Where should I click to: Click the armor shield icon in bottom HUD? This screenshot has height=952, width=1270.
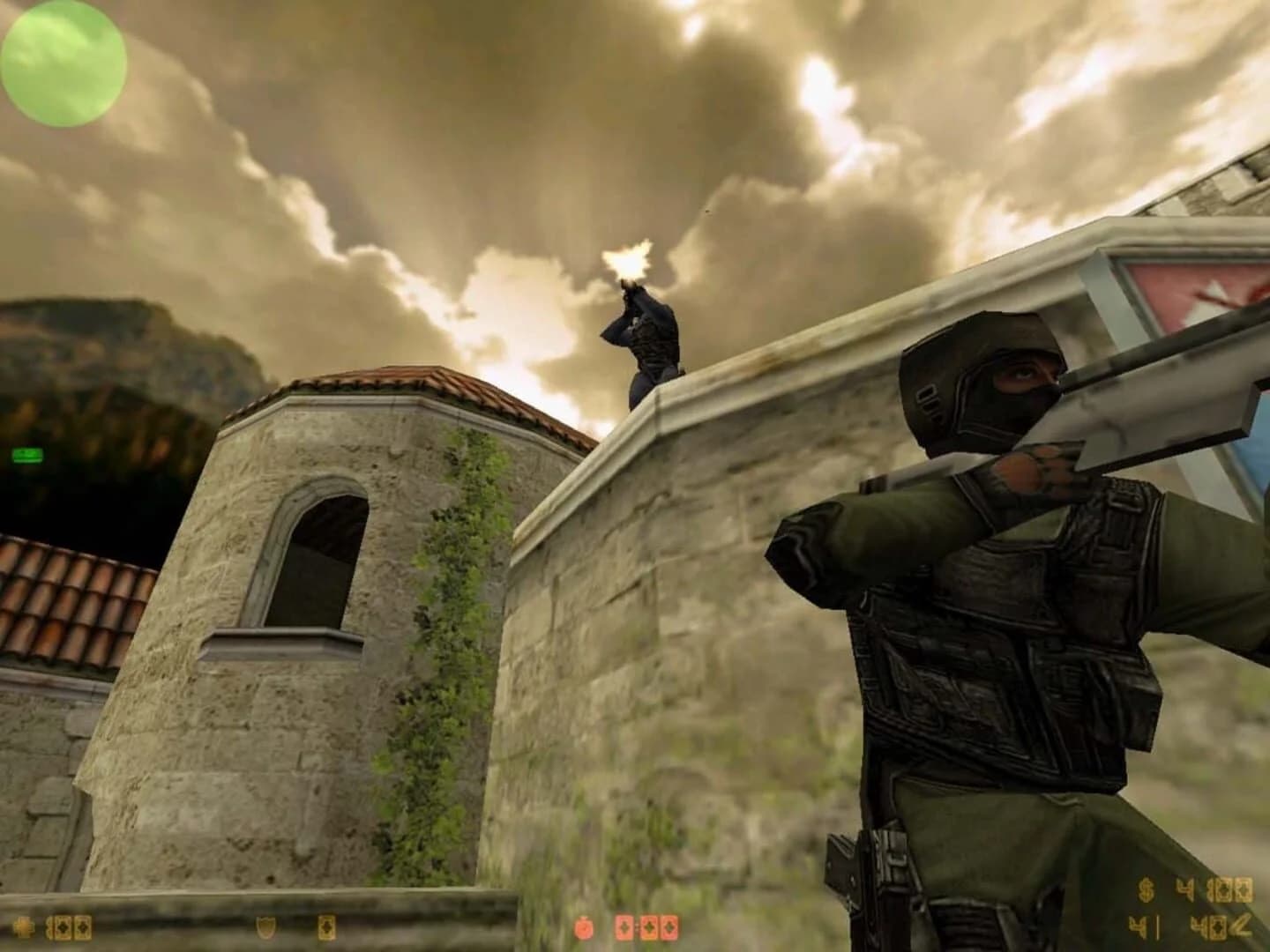(265, 926)
